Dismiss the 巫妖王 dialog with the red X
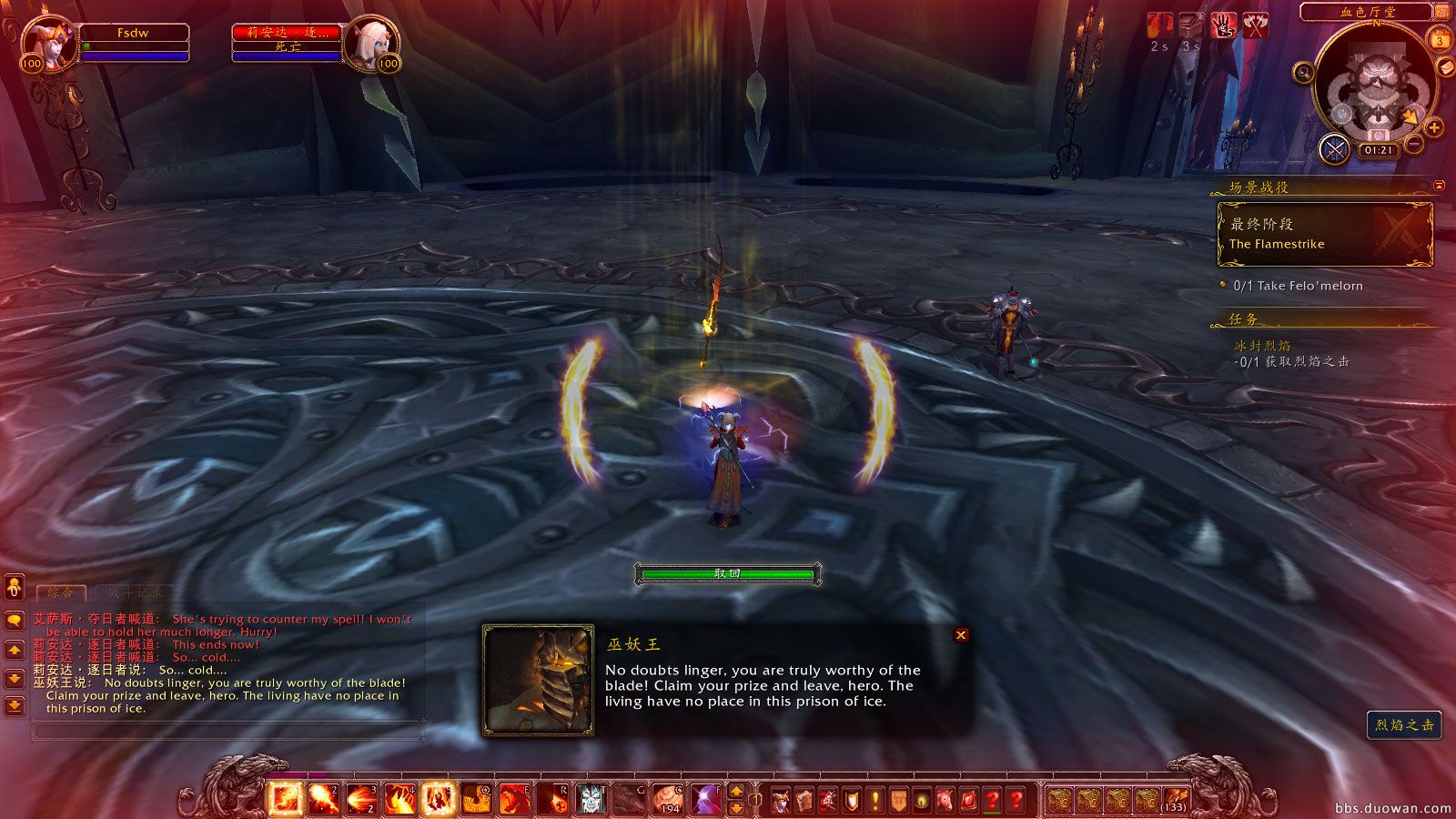1456x819 pixels. 961,634
